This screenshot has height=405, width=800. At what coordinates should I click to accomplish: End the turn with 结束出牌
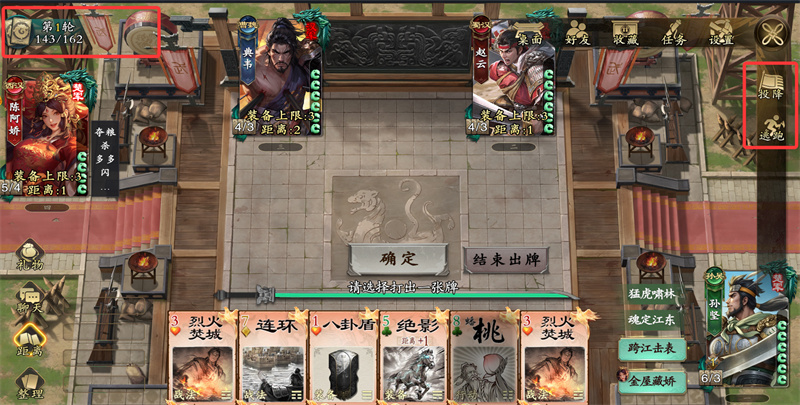click(x=507, y=259)
